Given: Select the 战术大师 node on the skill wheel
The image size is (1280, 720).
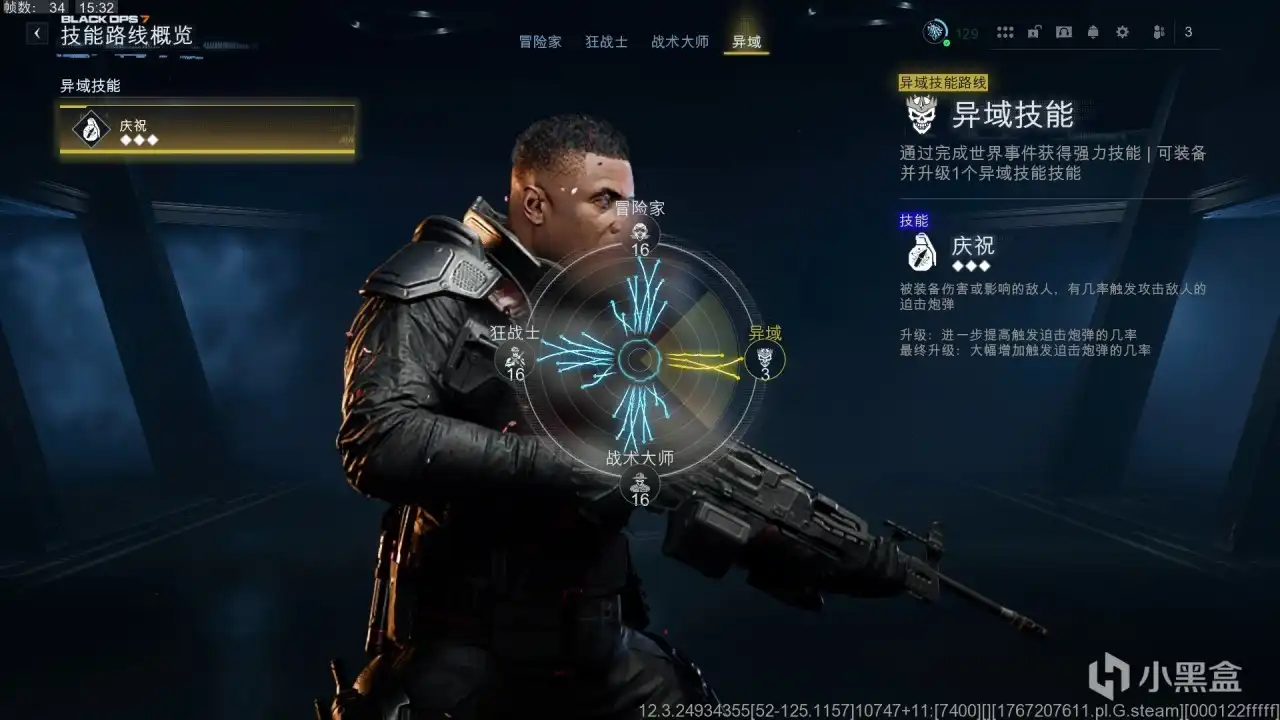Looking at the screenshot, I should (641, 485).
